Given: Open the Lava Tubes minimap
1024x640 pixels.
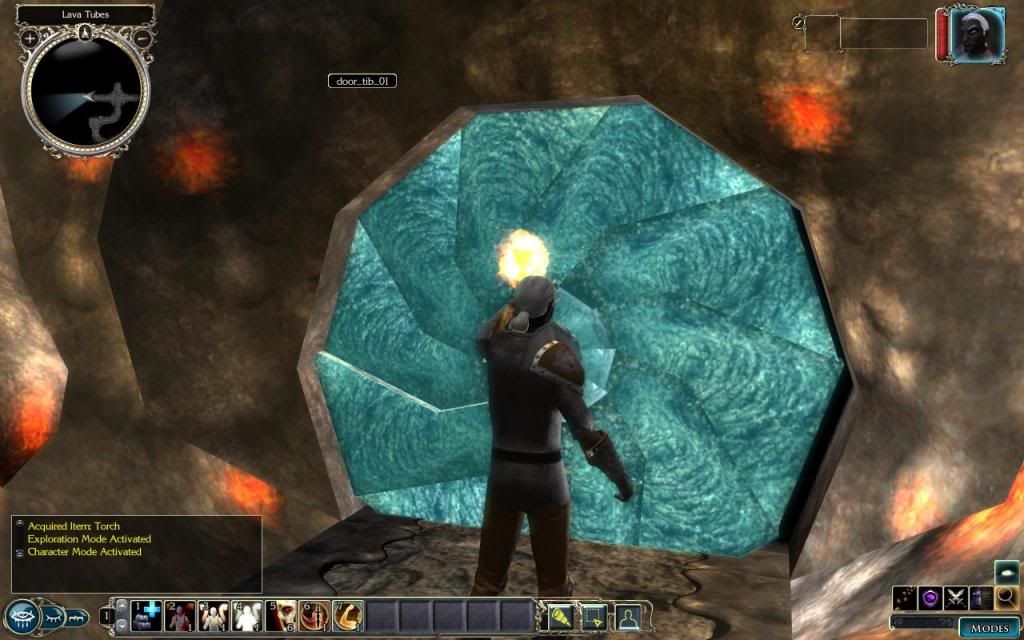Looking at the screenshot, I should 86,95.
